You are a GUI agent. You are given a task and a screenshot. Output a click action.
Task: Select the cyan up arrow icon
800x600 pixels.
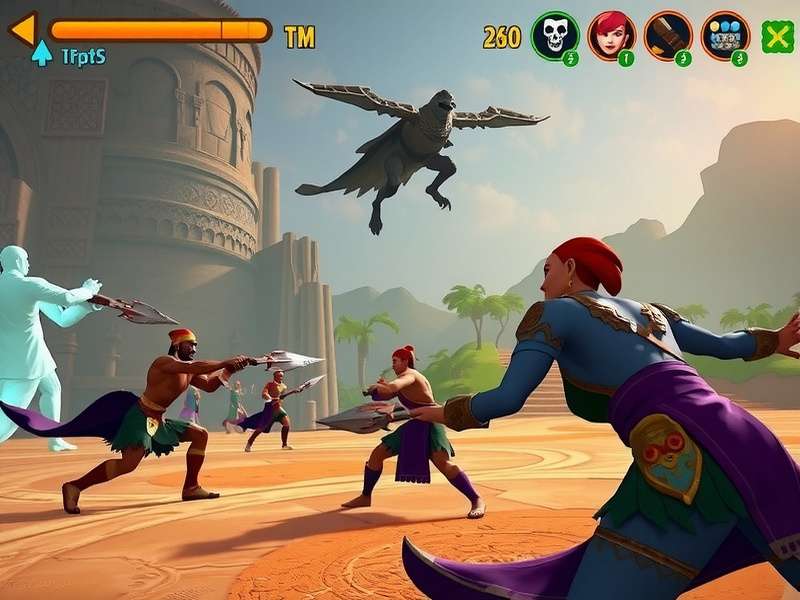pos(41,54)
